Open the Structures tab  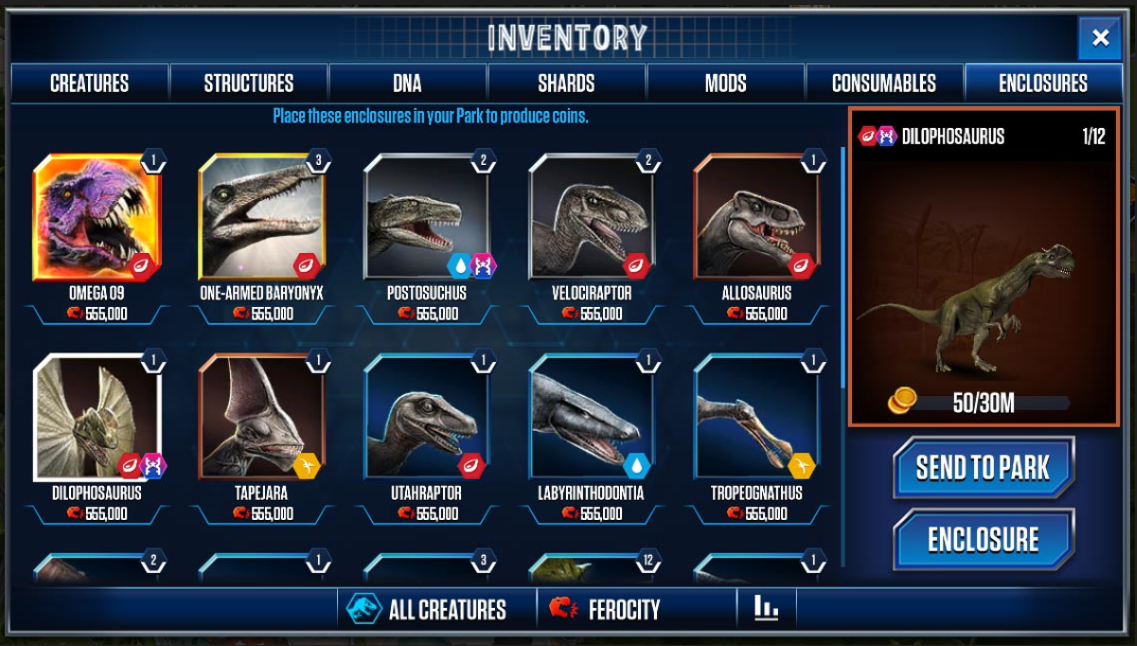(x=248, y=83)
